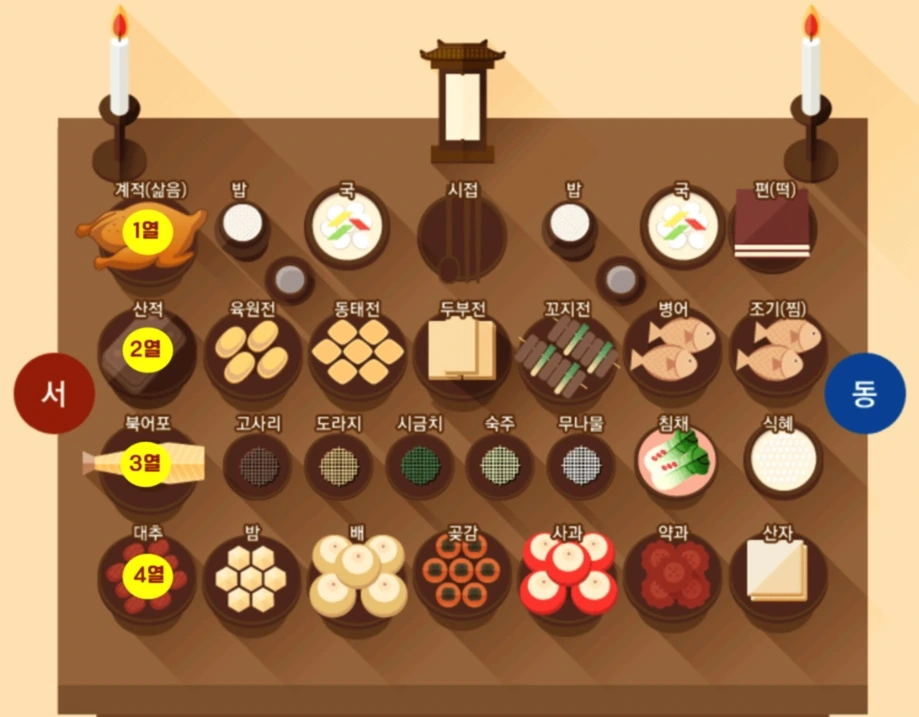919x717 pixels.
Task: Select the 시금치 spinach bowl
Action: 419,464
